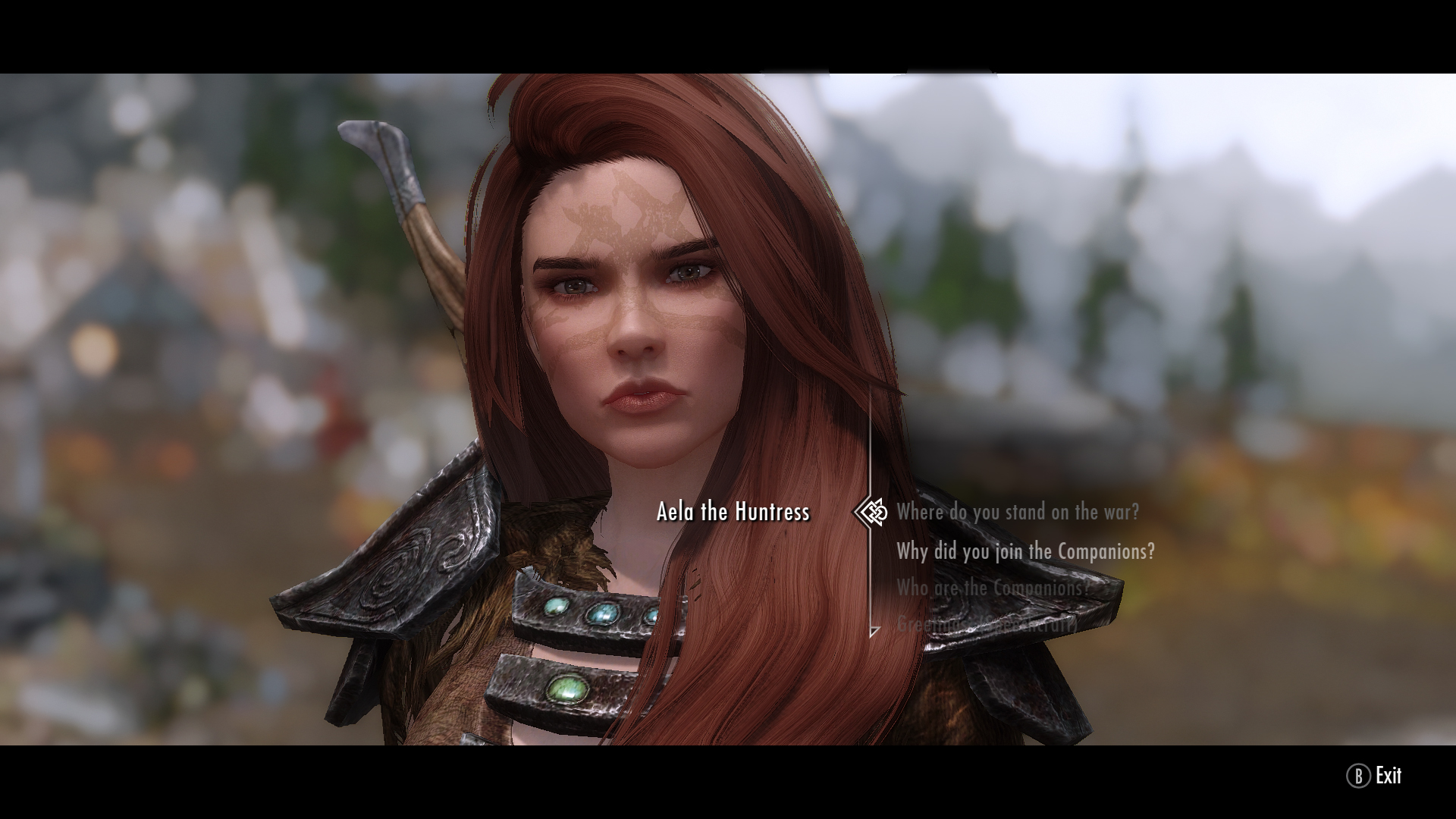Choose "Why did you join the Companions?"

[1025, 551]
